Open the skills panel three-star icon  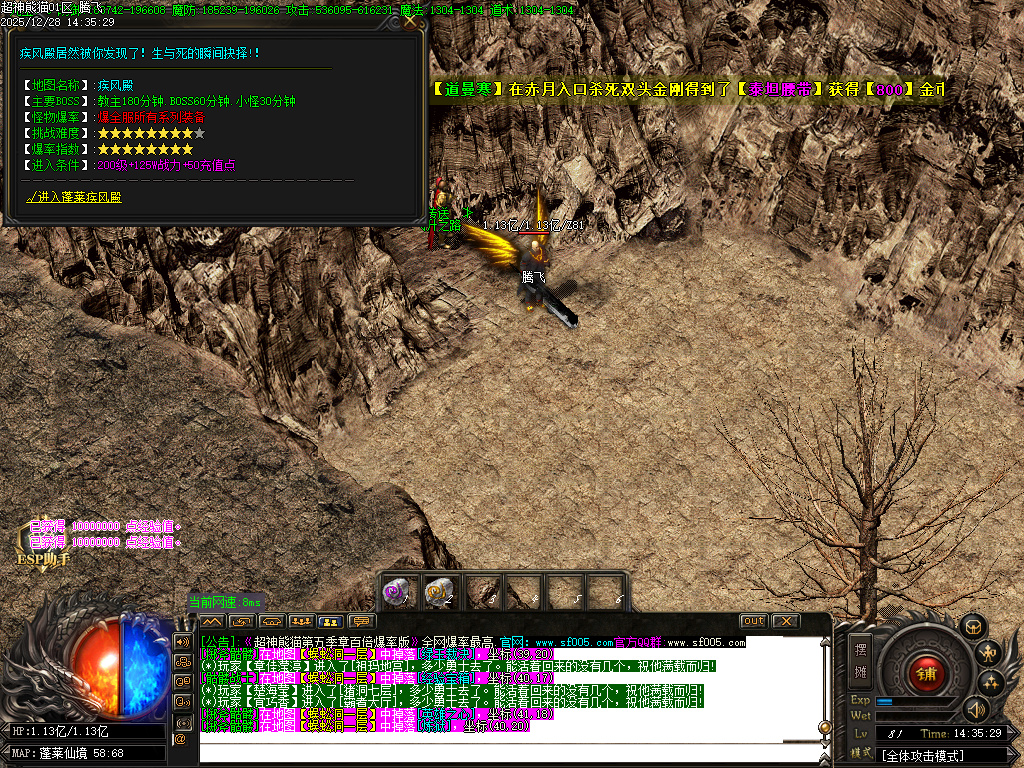click(x=991, y=683)
